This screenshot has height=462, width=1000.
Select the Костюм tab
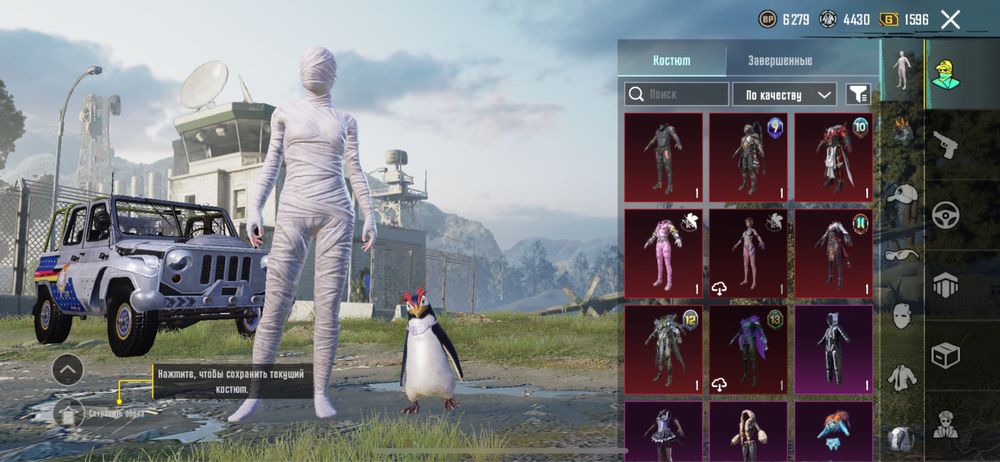(671, 60)
